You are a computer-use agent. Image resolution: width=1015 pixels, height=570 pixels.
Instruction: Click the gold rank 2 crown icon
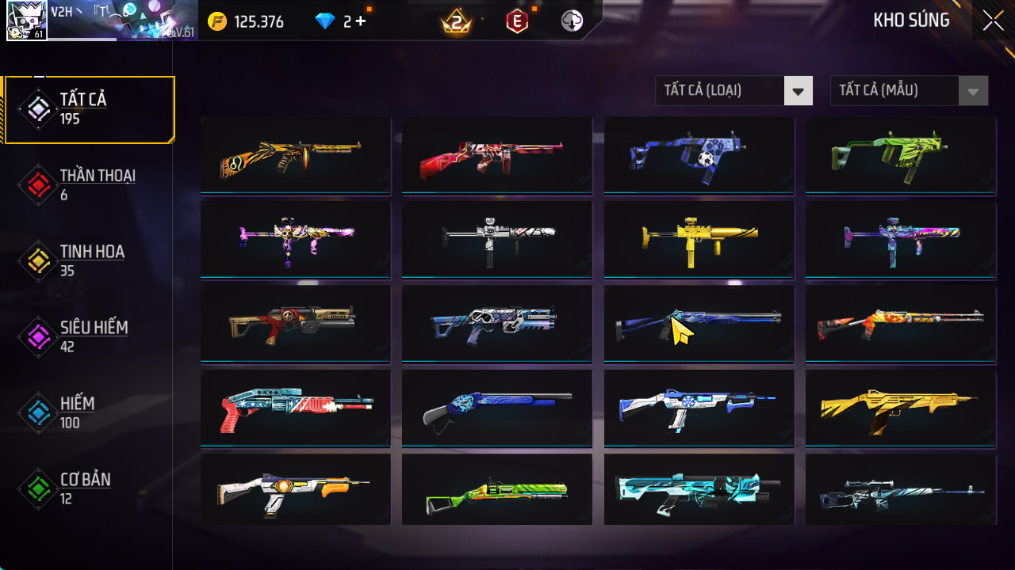click(x=456, y=21)
